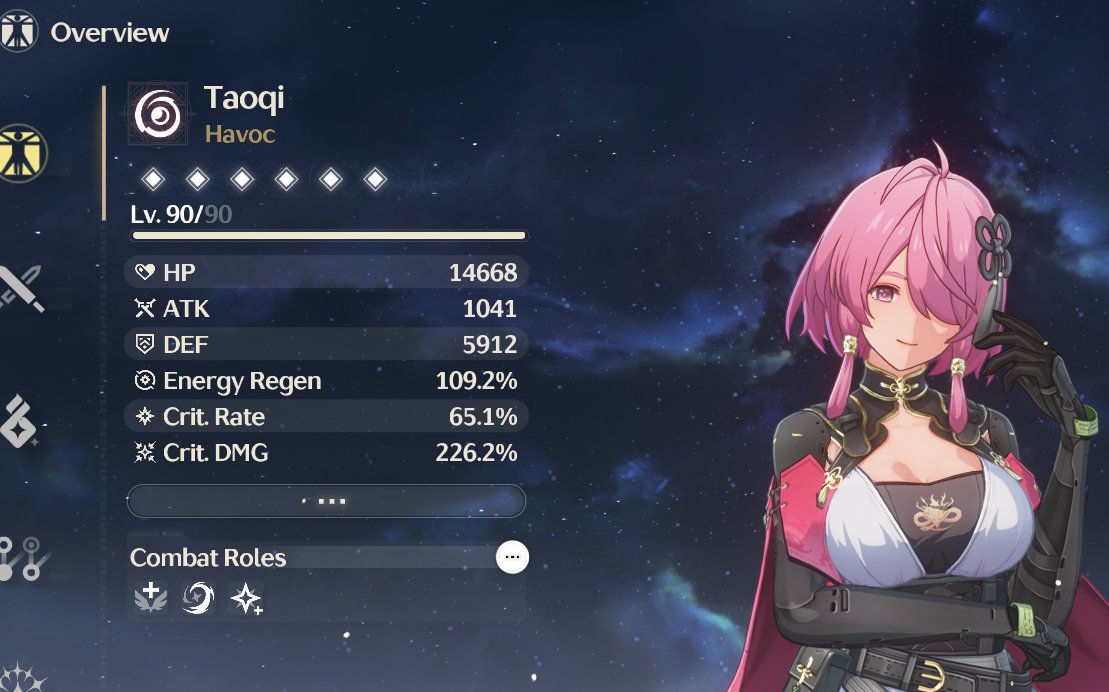Open Combat Roles details via round ellipsis button

pos(513,558)
